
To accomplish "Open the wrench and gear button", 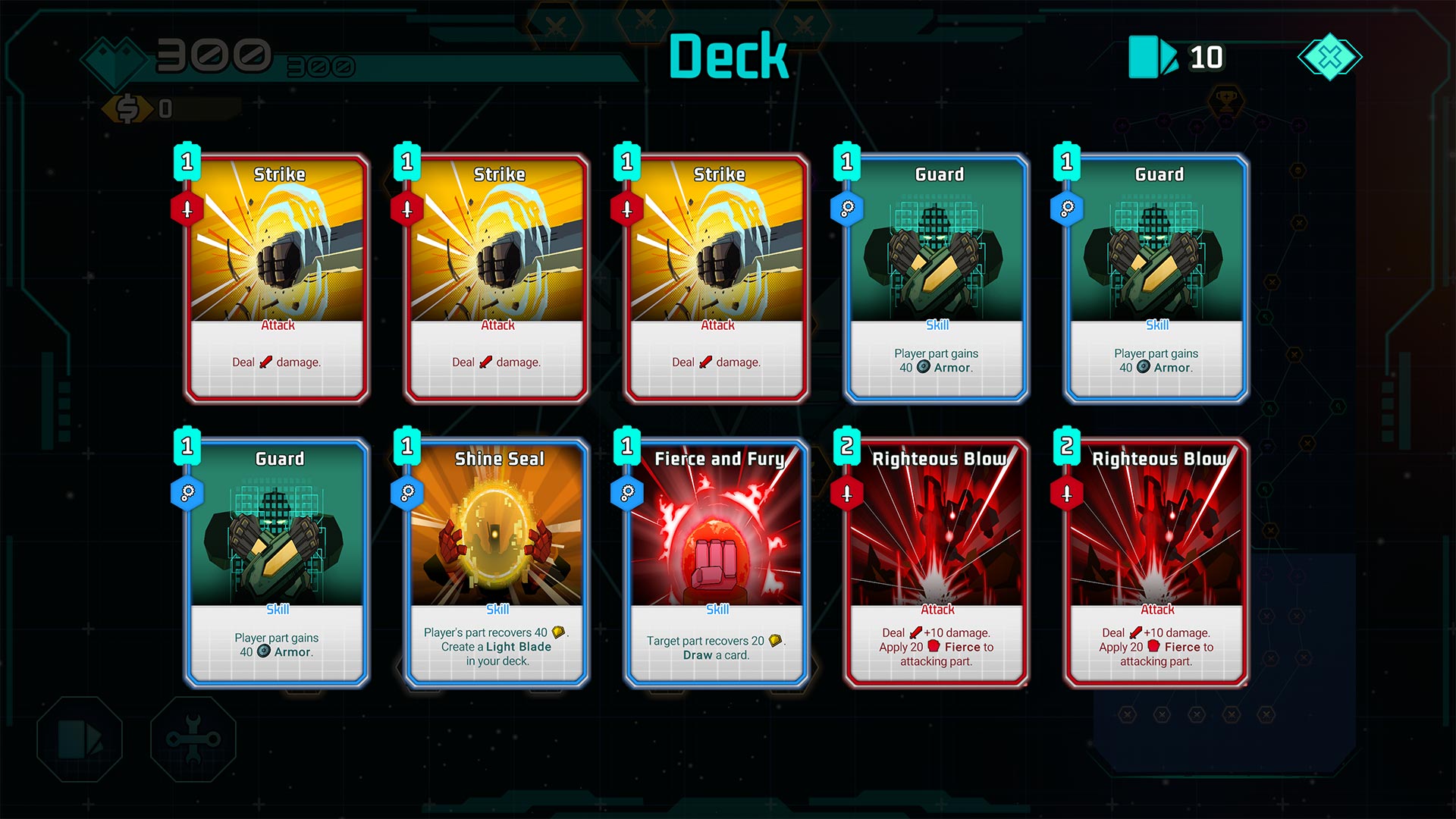I will coord(193,739).
